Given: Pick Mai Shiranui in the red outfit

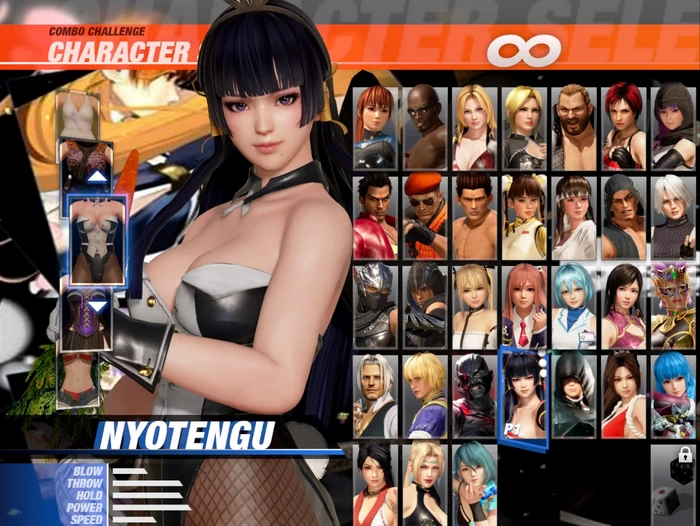Looking at the screenshot, I should click(623, 394).
